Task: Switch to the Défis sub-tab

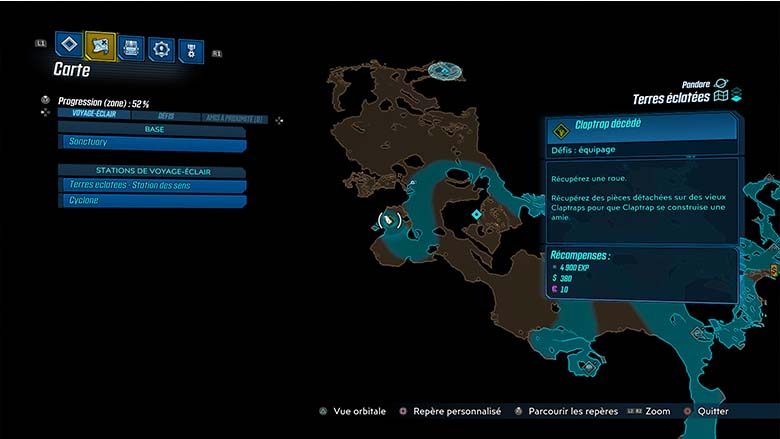Action: click(x=166, y=116)
